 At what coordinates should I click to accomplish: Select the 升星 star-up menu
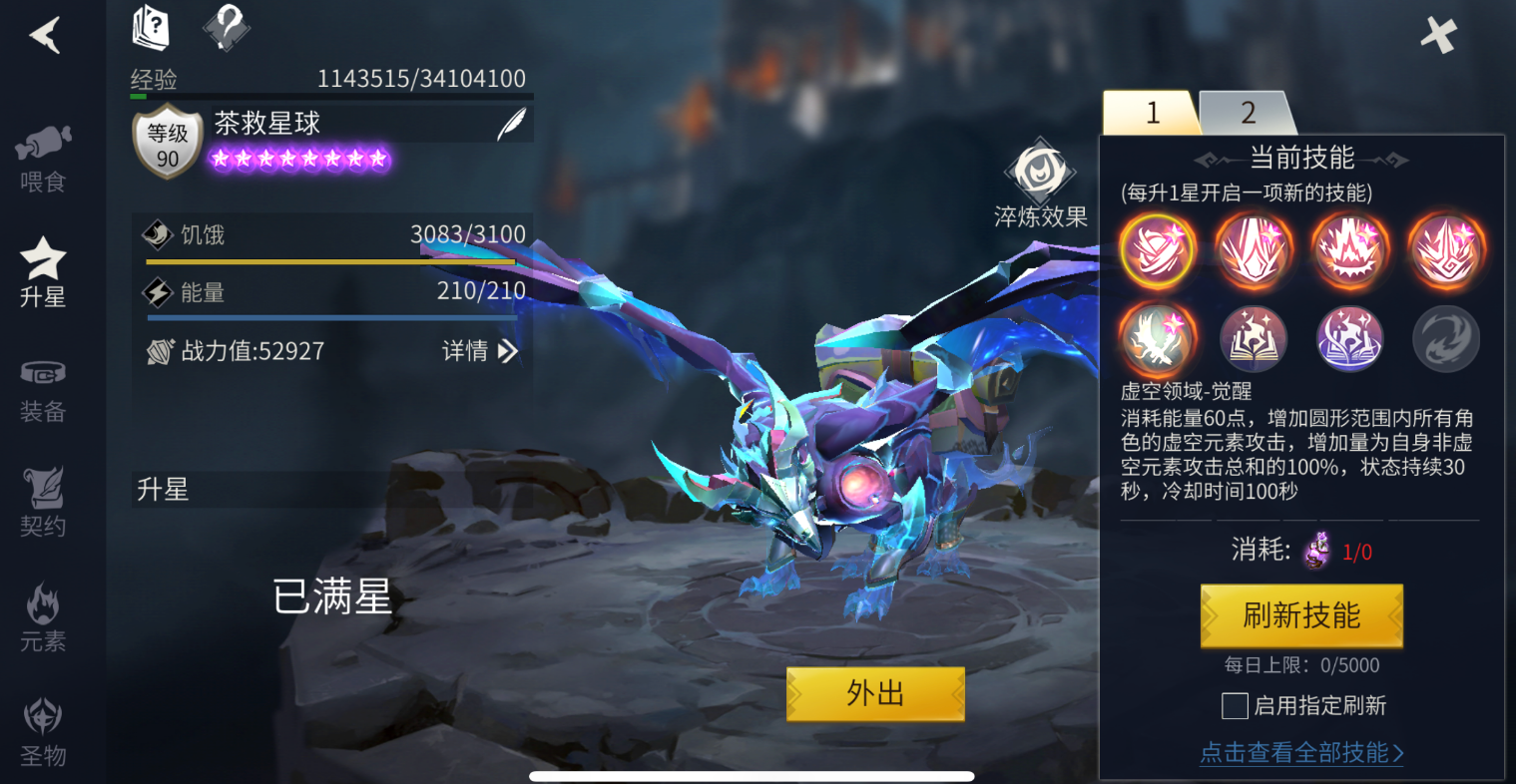pyautogui.click(x=43, y=271)
